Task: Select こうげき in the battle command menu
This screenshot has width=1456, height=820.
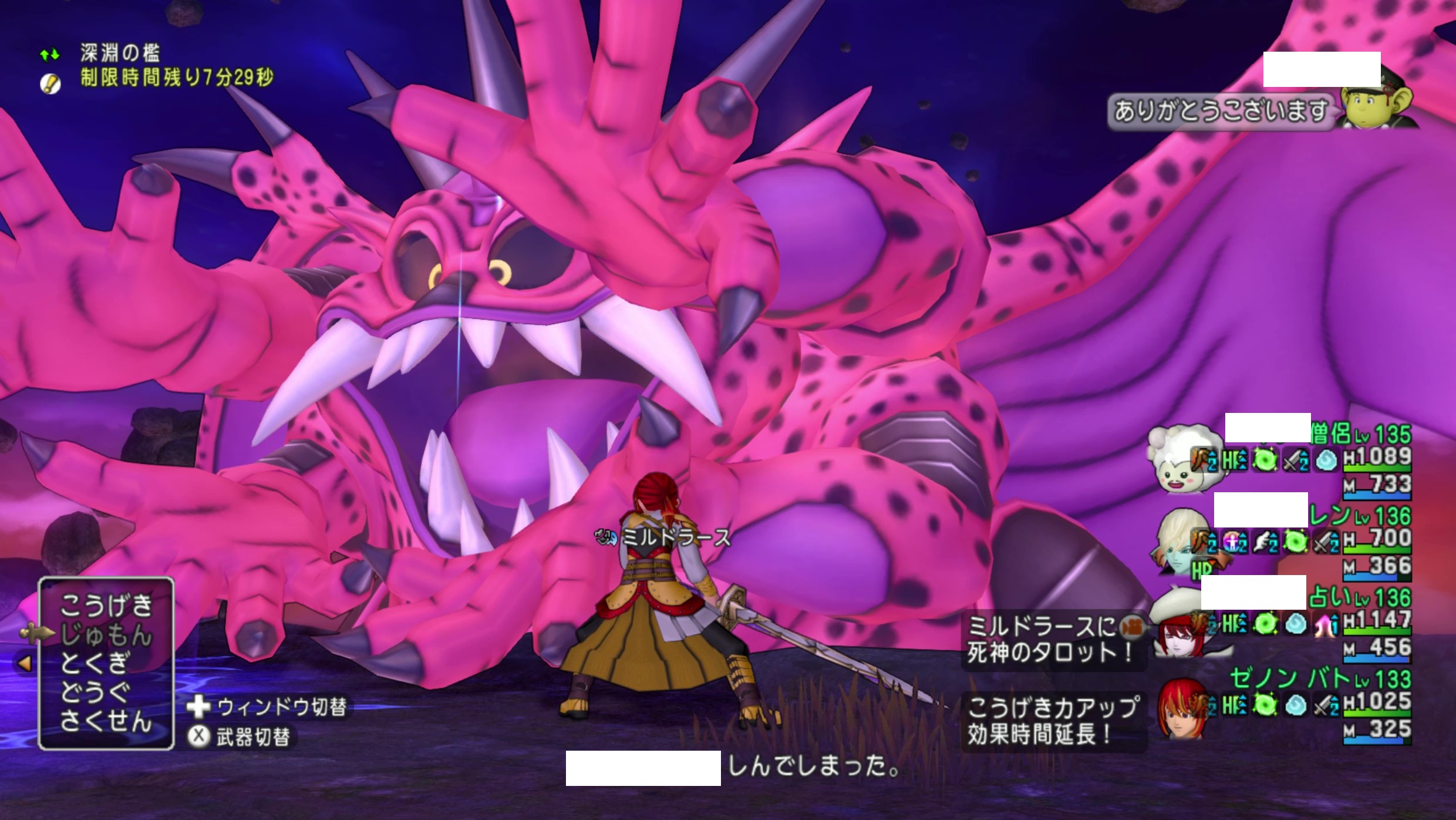Action: pos(106,606)
